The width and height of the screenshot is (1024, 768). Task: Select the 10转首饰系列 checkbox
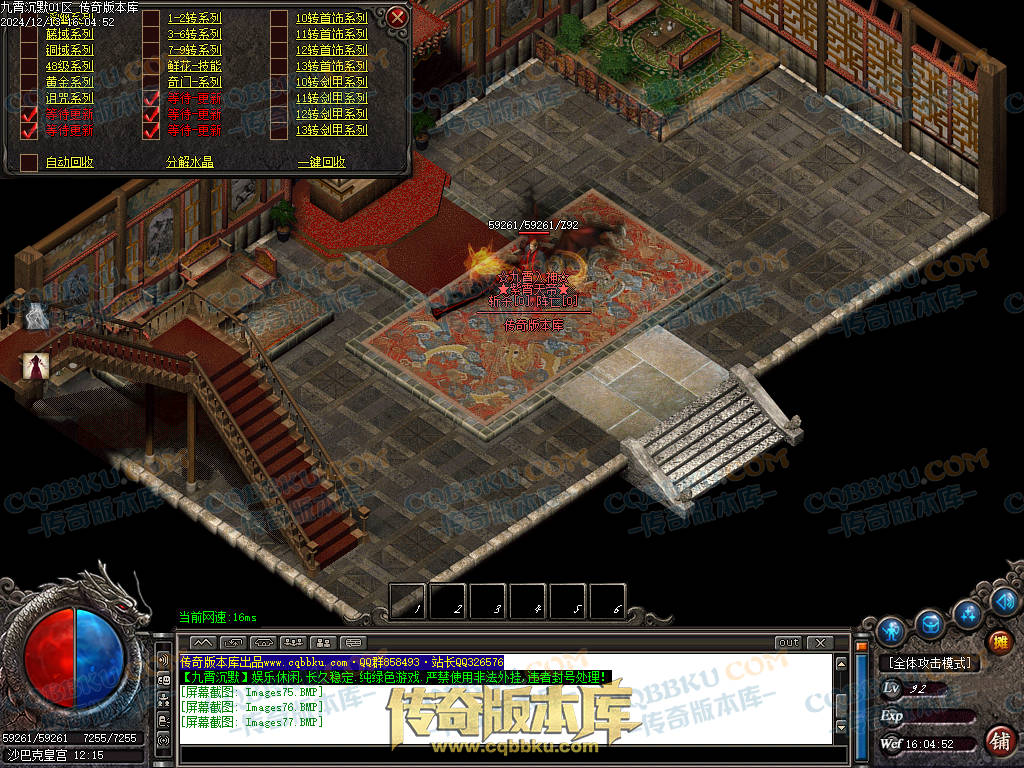click(279, 18)
